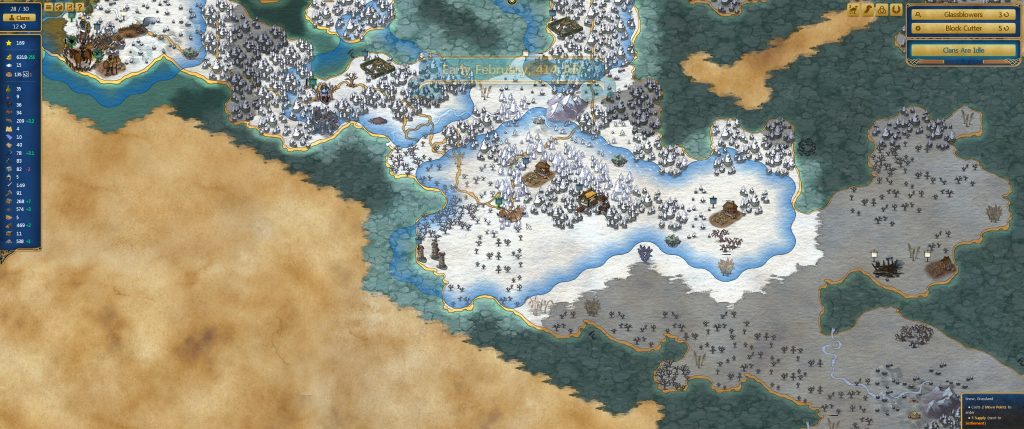Image resolution: width=1024 pixels, height=429 pixels.
Task: Click the three interlocked rings icon
Action: coord(882,10)
